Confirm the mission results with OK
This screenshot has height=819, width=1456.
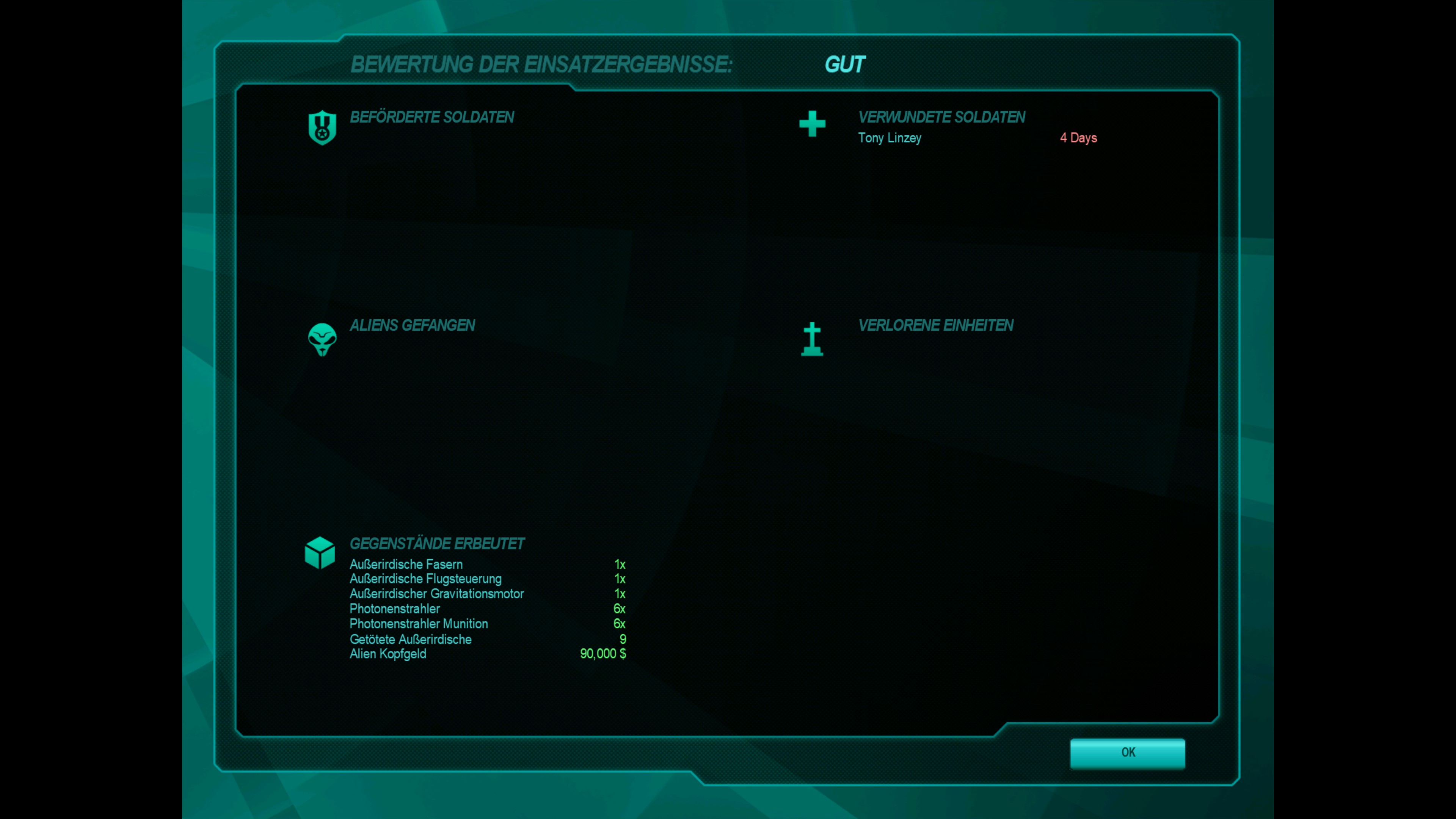pyautogui.click(x=1128, y=753)
